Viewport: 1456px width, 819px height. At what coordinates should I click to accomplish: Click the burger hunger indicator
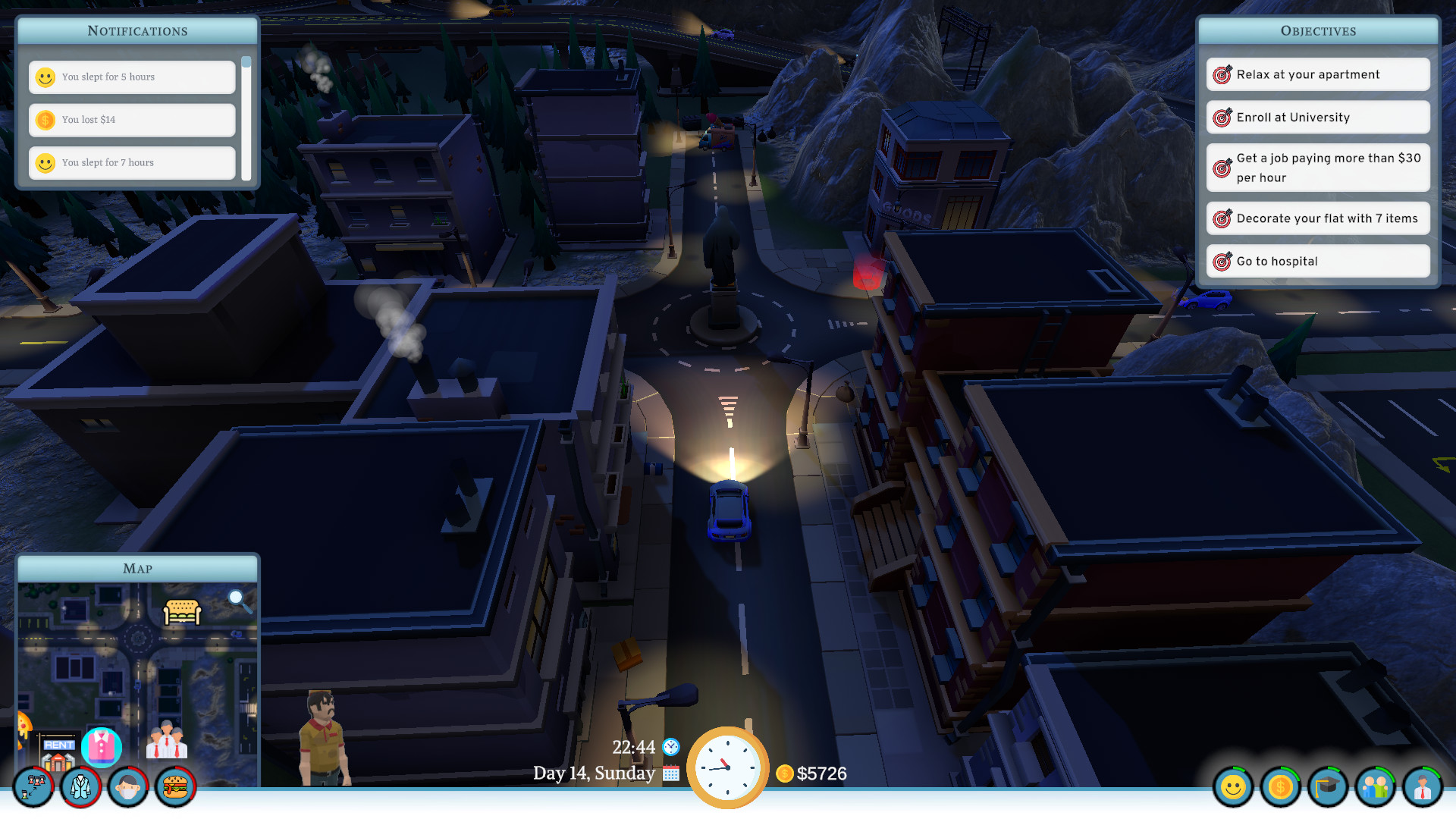click(x=175, y=787)
